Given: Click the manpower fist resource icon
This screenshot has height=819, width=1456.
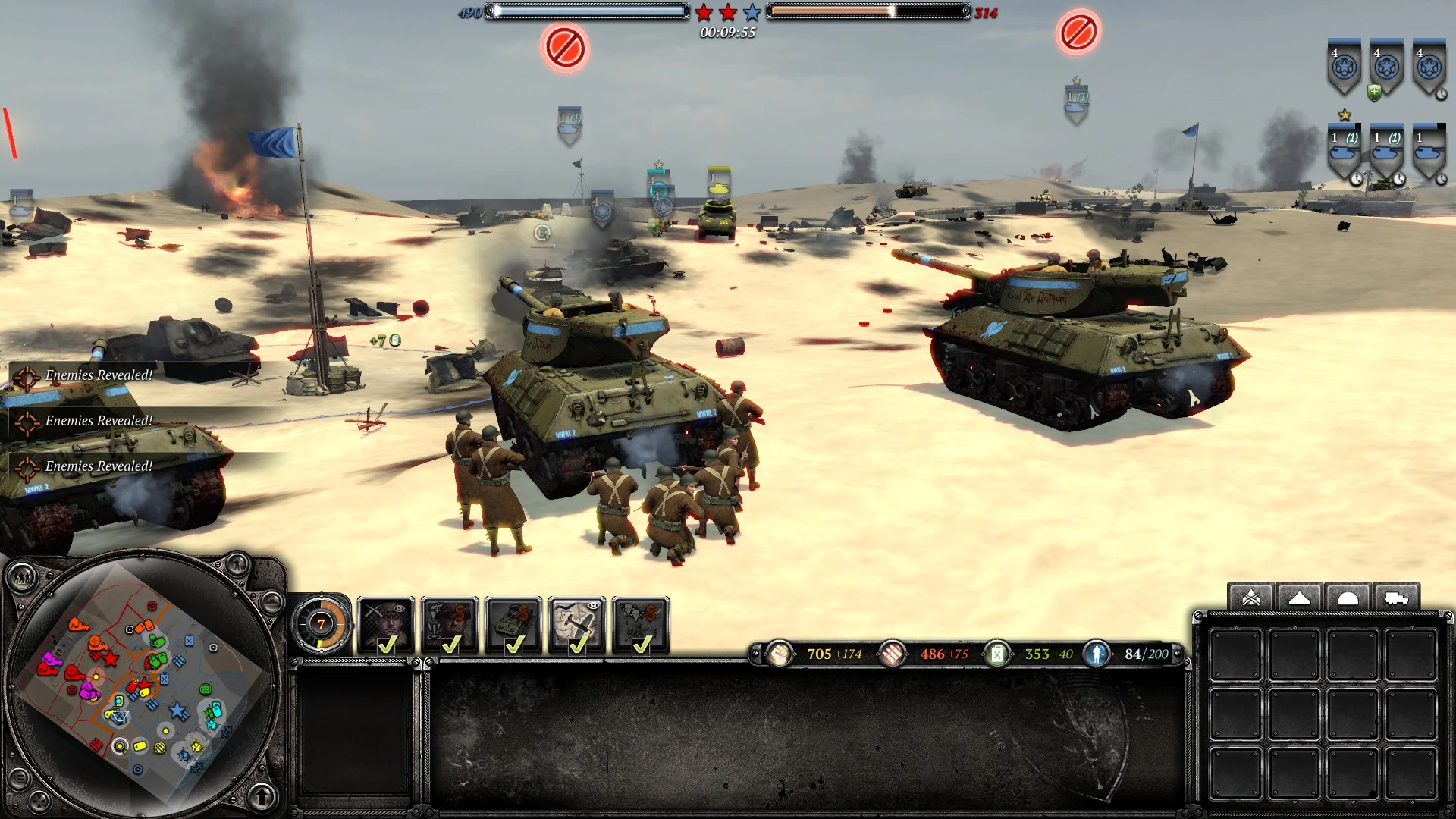Looking at the screenshot, I should tap(781, 654).
